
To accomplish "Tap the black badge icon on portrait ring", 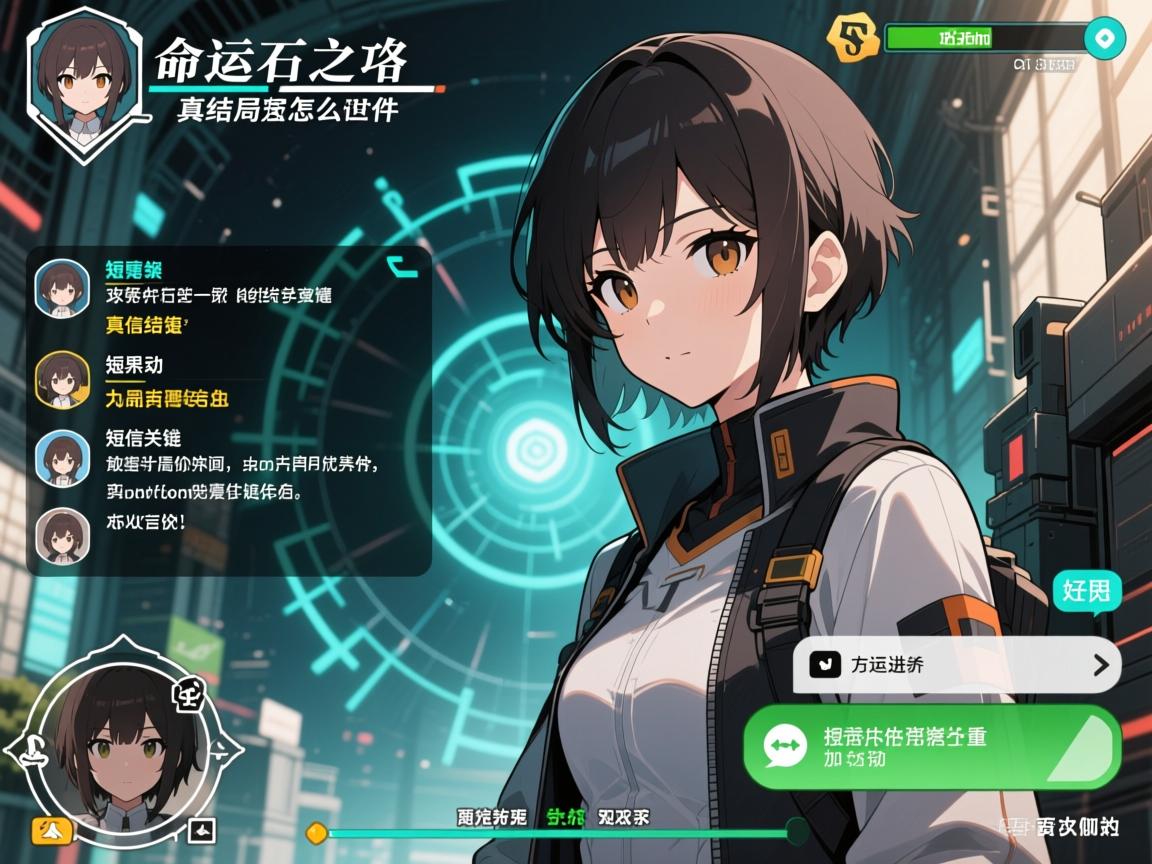I will coord(188,692).
